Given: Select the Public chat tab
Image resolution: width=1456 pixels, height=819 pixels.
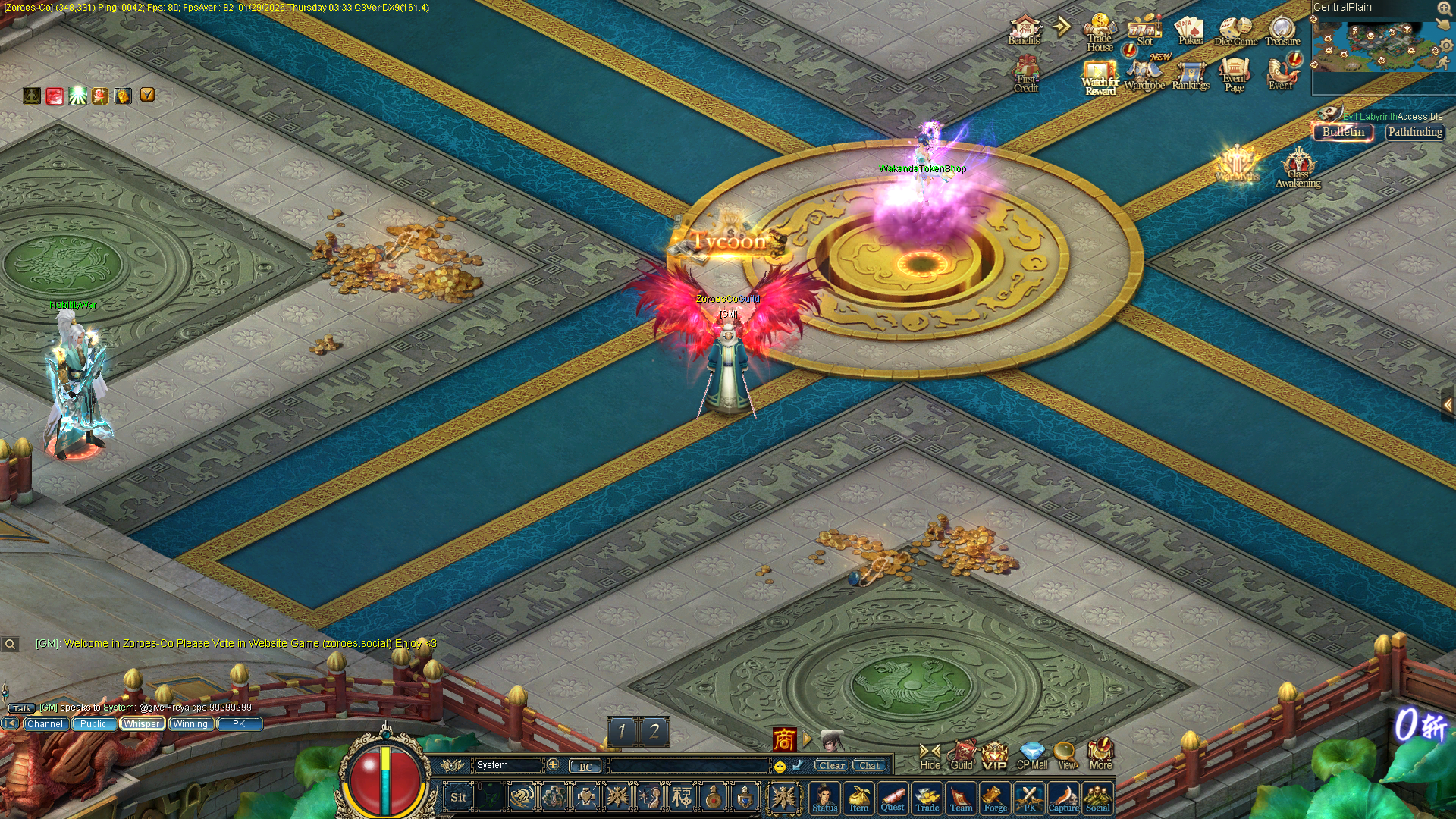Looking at the screenshot, I should 93,724.
